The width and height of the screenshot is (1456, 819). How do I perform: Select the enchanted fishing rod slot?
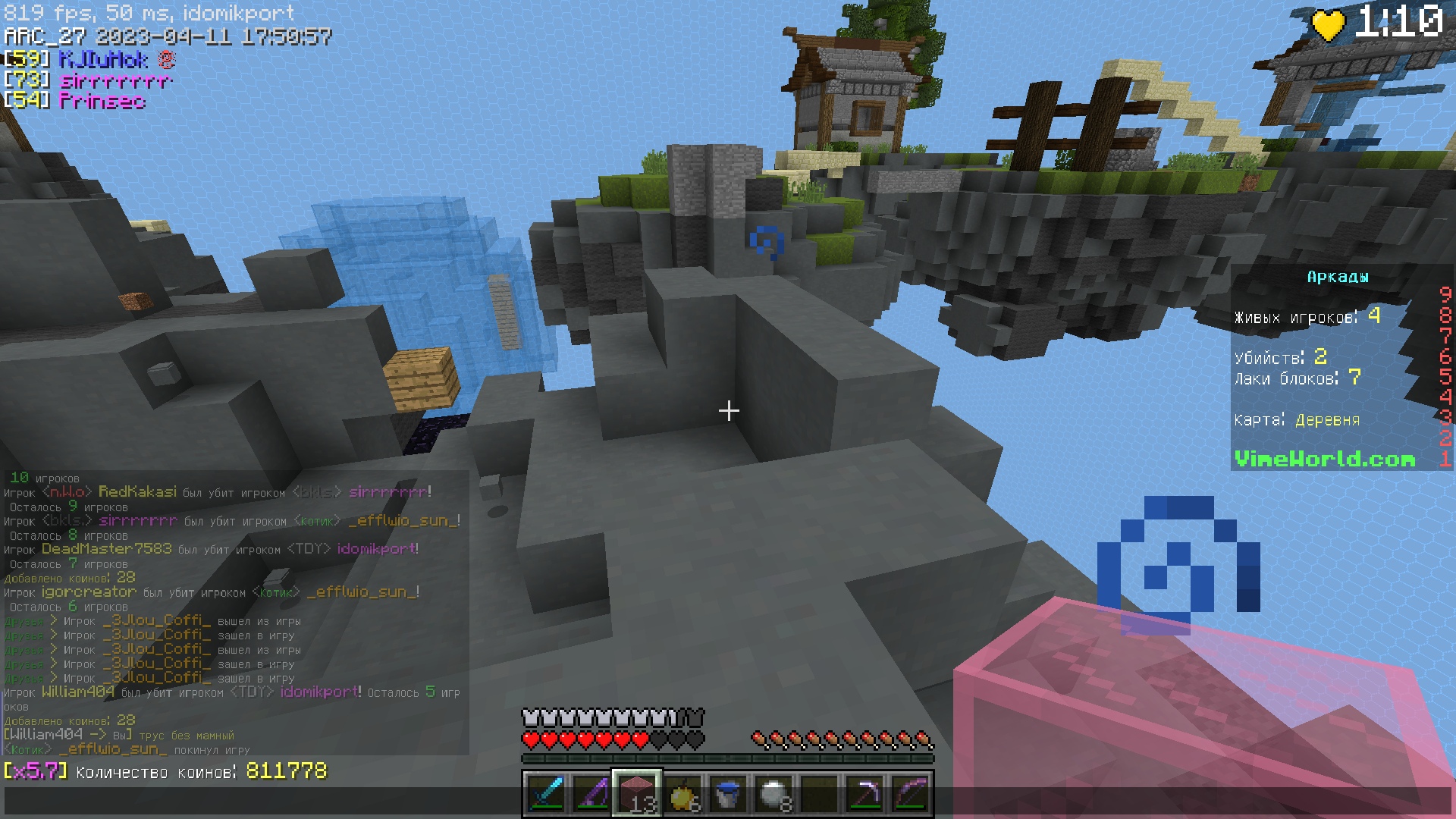tap(591, 794)
